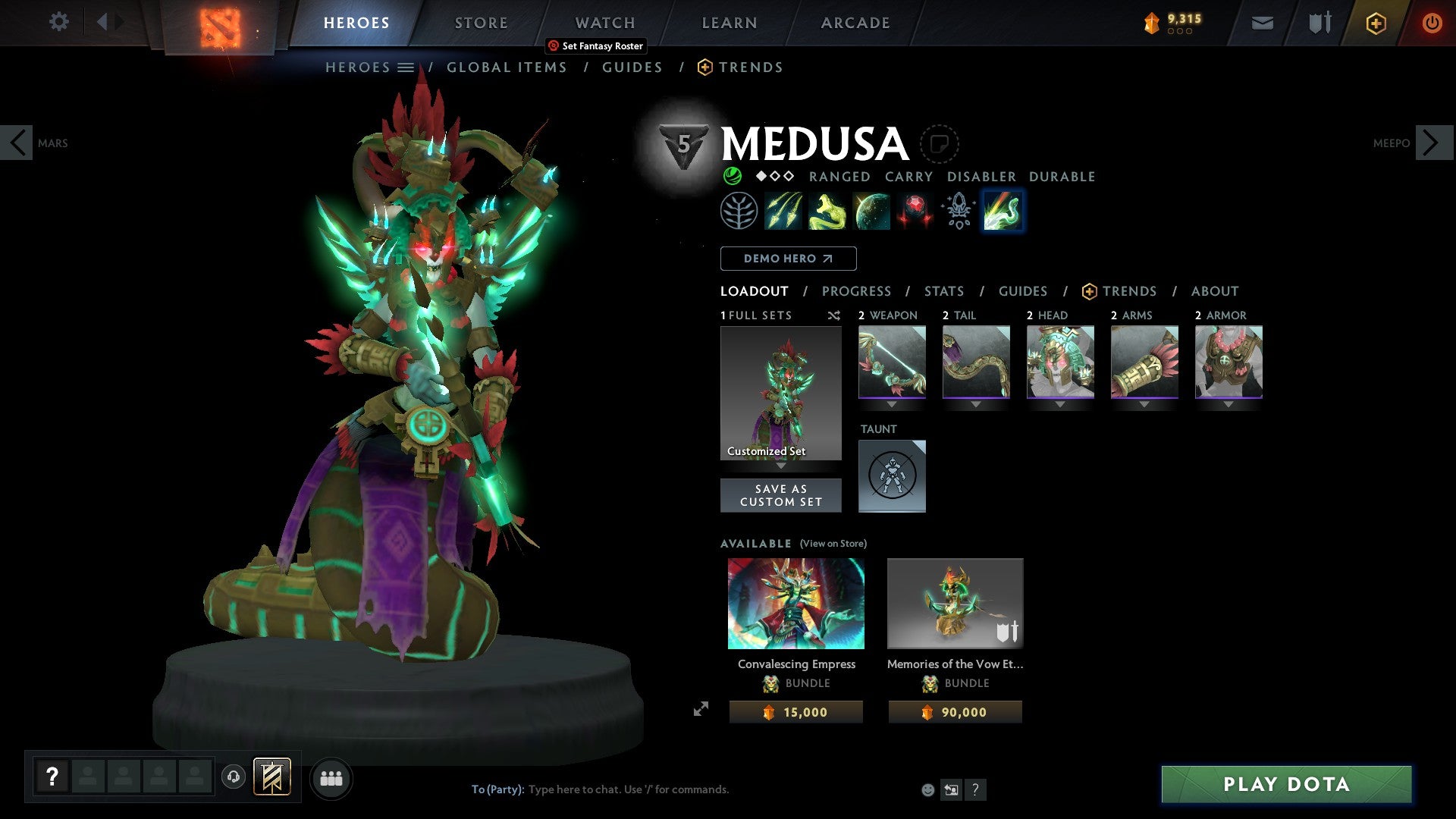Expand the Weapon item slot dropdown arrow
This screenshot has height=819, width=1456.
(x=893, y=404)
